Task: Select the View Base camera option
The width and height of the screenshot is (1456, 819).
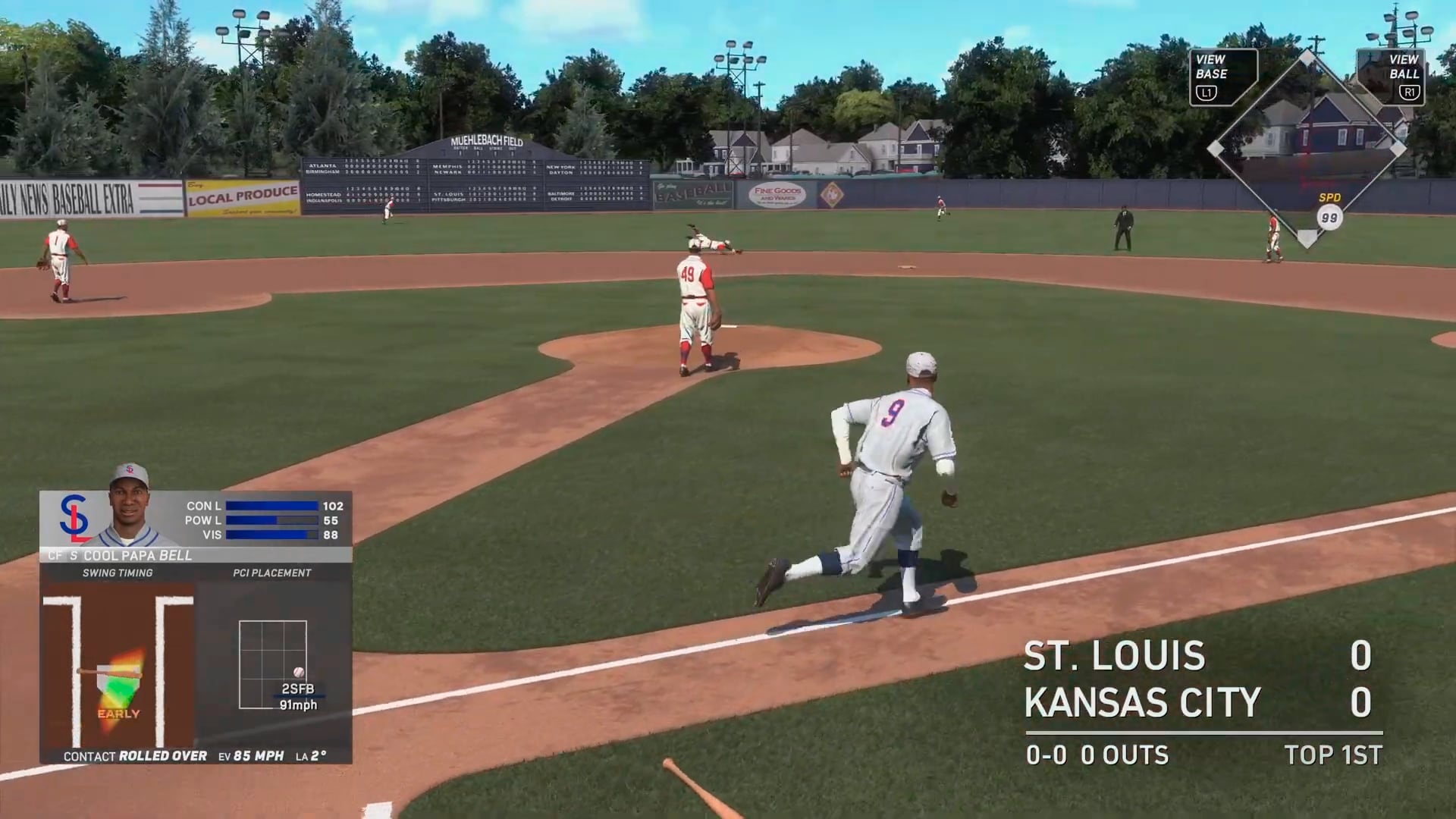Action: pyautogui.click(x=1222, y=77)
